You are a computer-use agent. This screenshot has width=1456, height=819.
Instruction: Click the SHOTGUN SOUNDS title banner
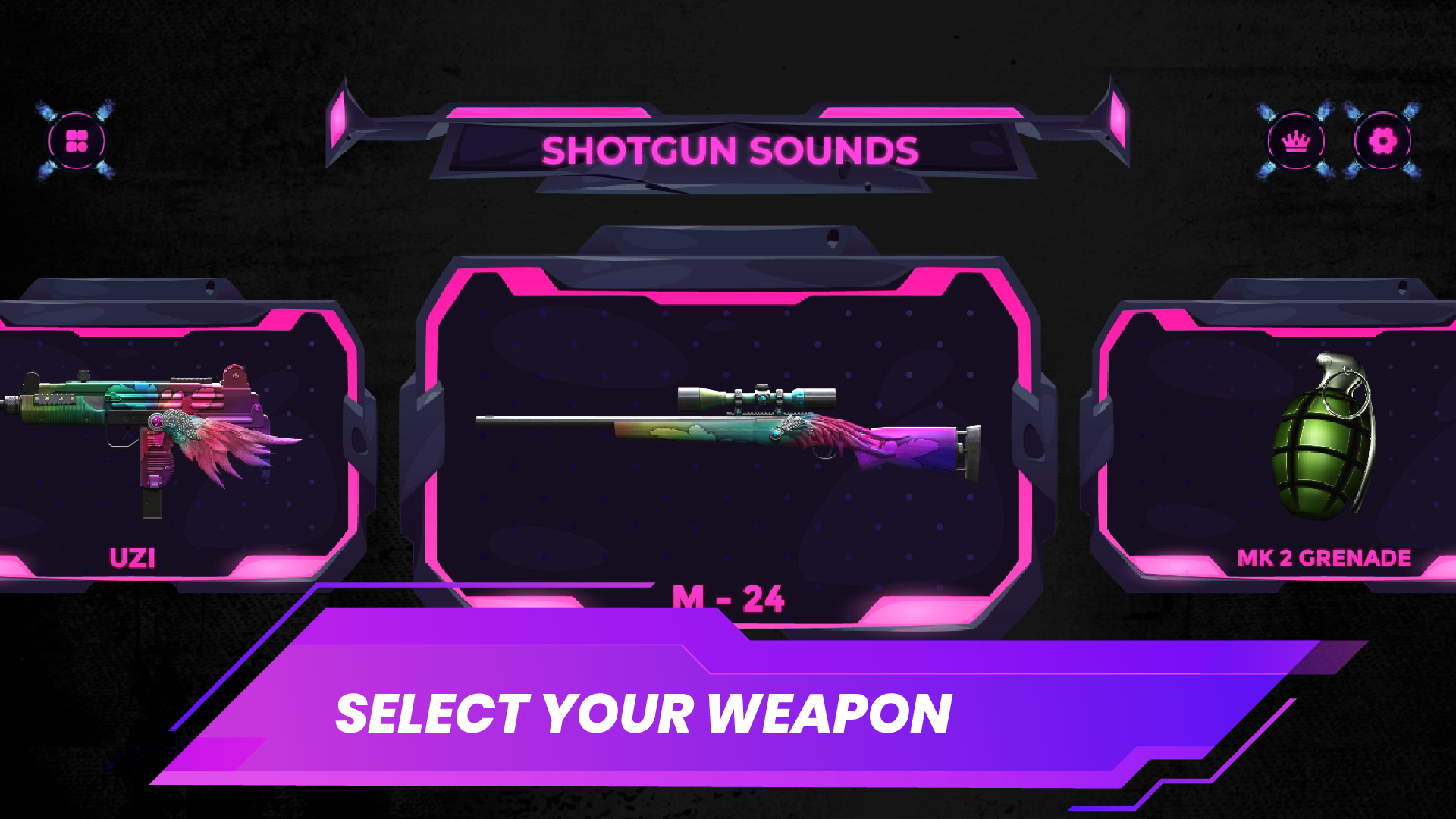pos(728,149)
